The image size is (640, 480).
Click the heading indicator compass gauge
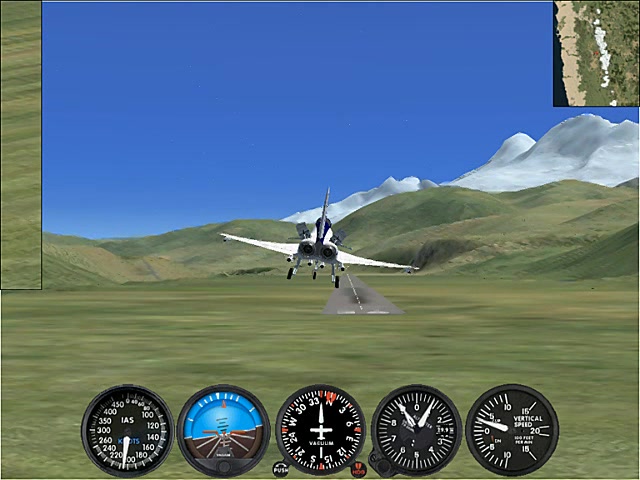[320, 430]
